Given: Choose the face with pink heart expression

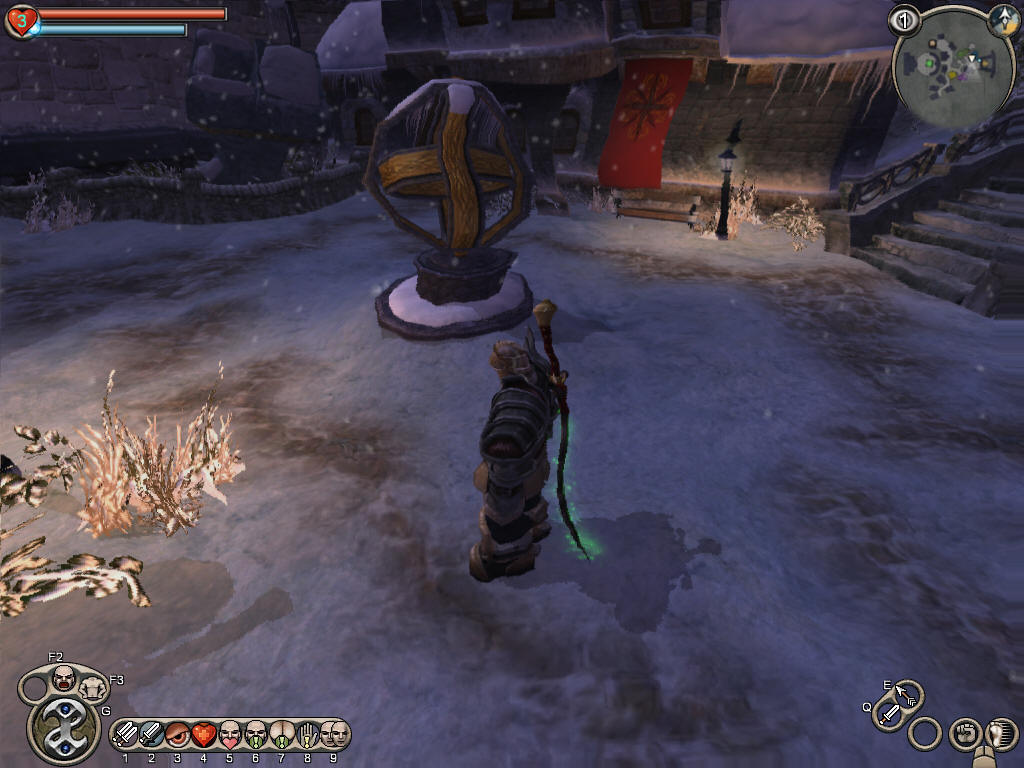Looking at the screenshot, I should pyautogui.click(x=230, y=735).
